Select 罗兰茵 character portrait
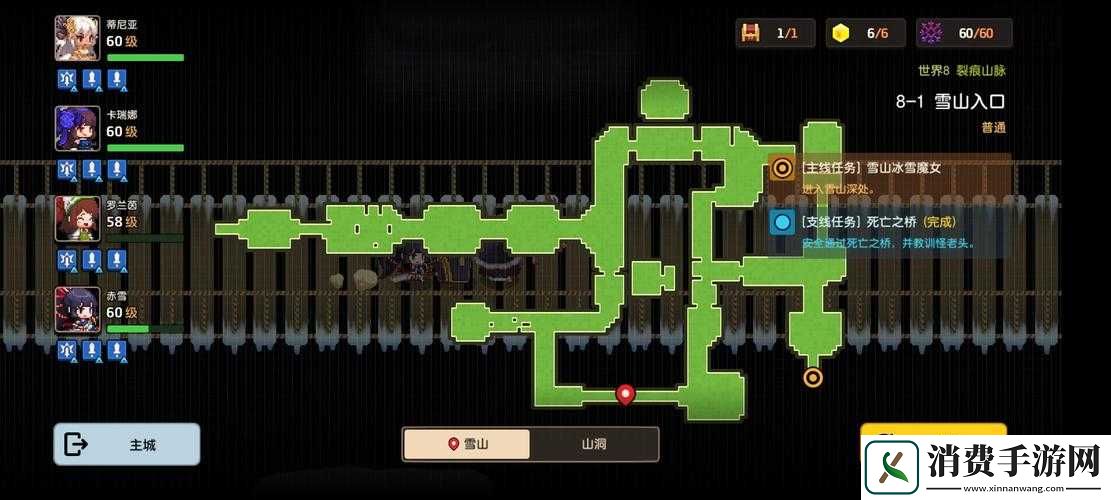 coord(77,219)
